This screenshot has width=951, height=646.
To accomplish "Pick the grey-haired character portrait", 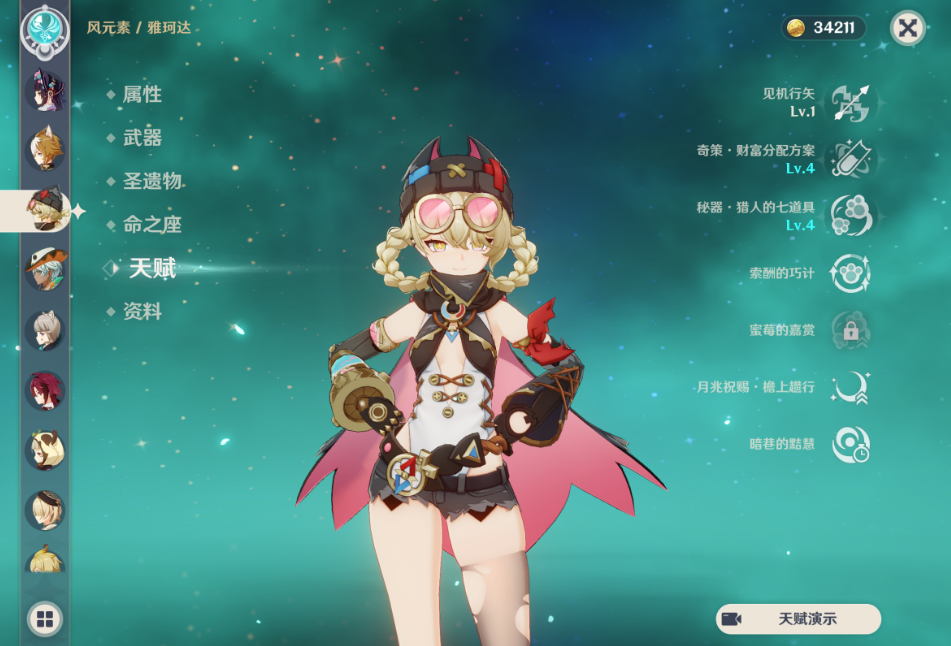I will 45,330.
